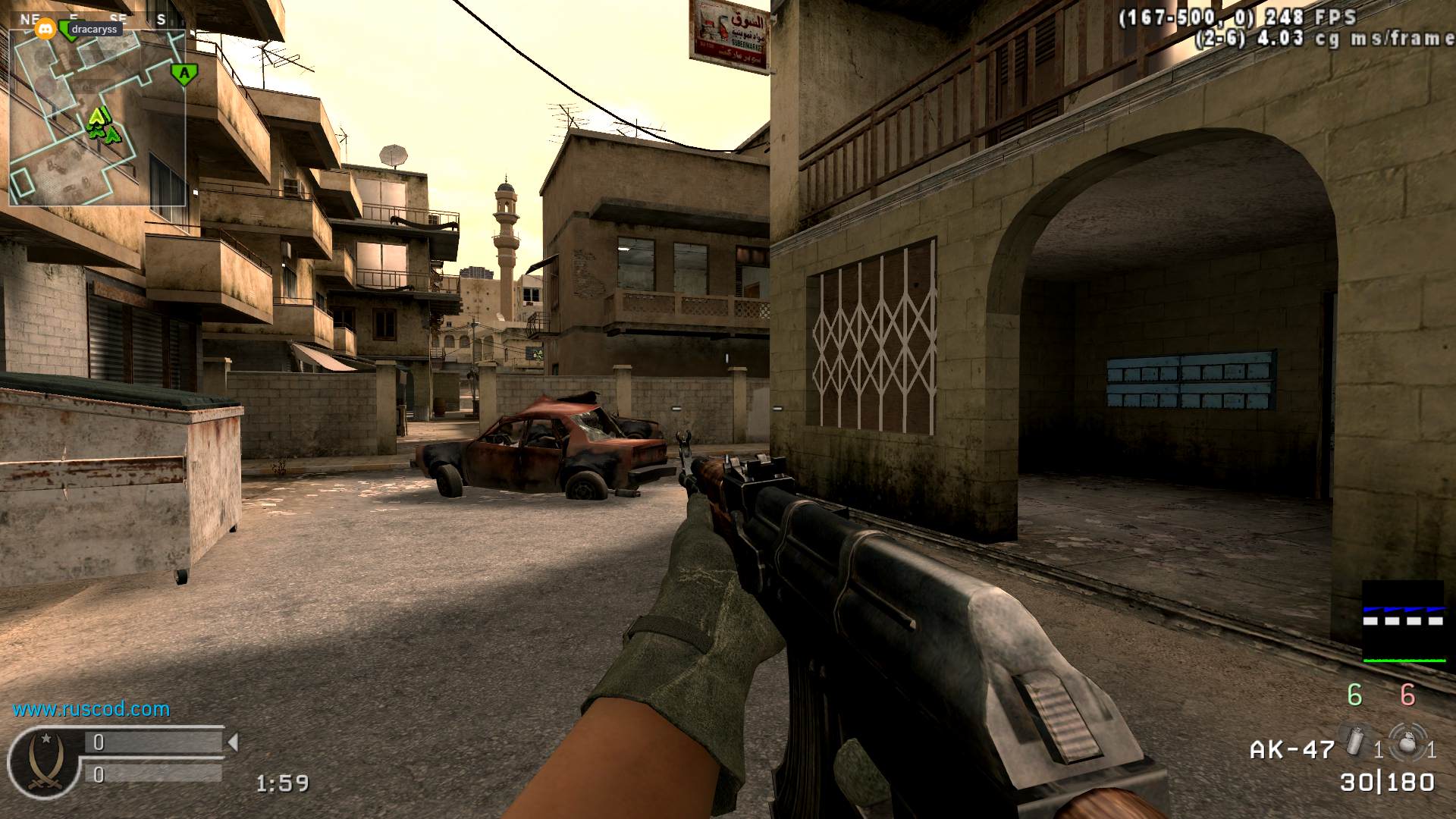Open the www.ruscod.com link

tap(91, 710)
